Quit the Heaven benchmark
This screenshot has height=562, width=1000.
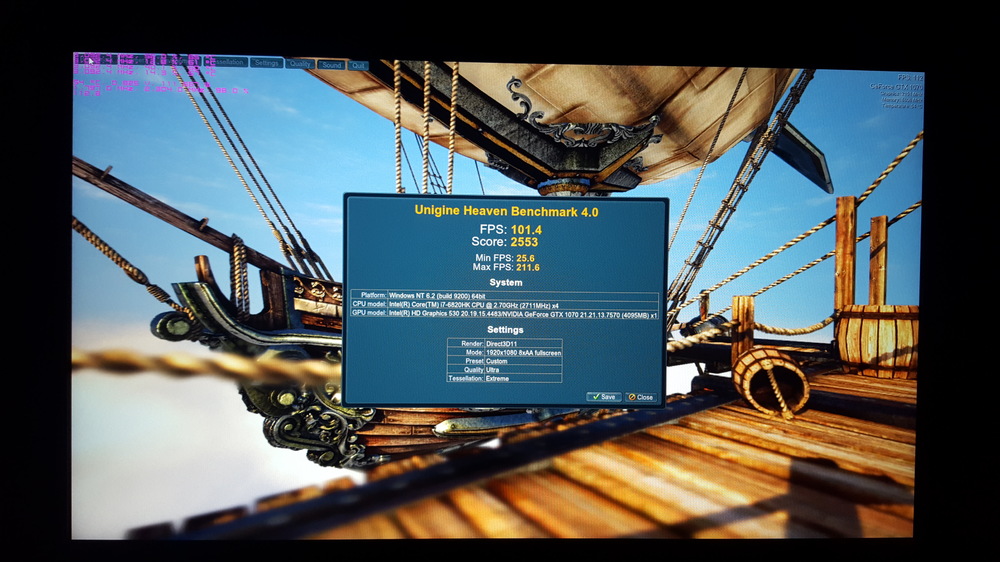point(357,66)
